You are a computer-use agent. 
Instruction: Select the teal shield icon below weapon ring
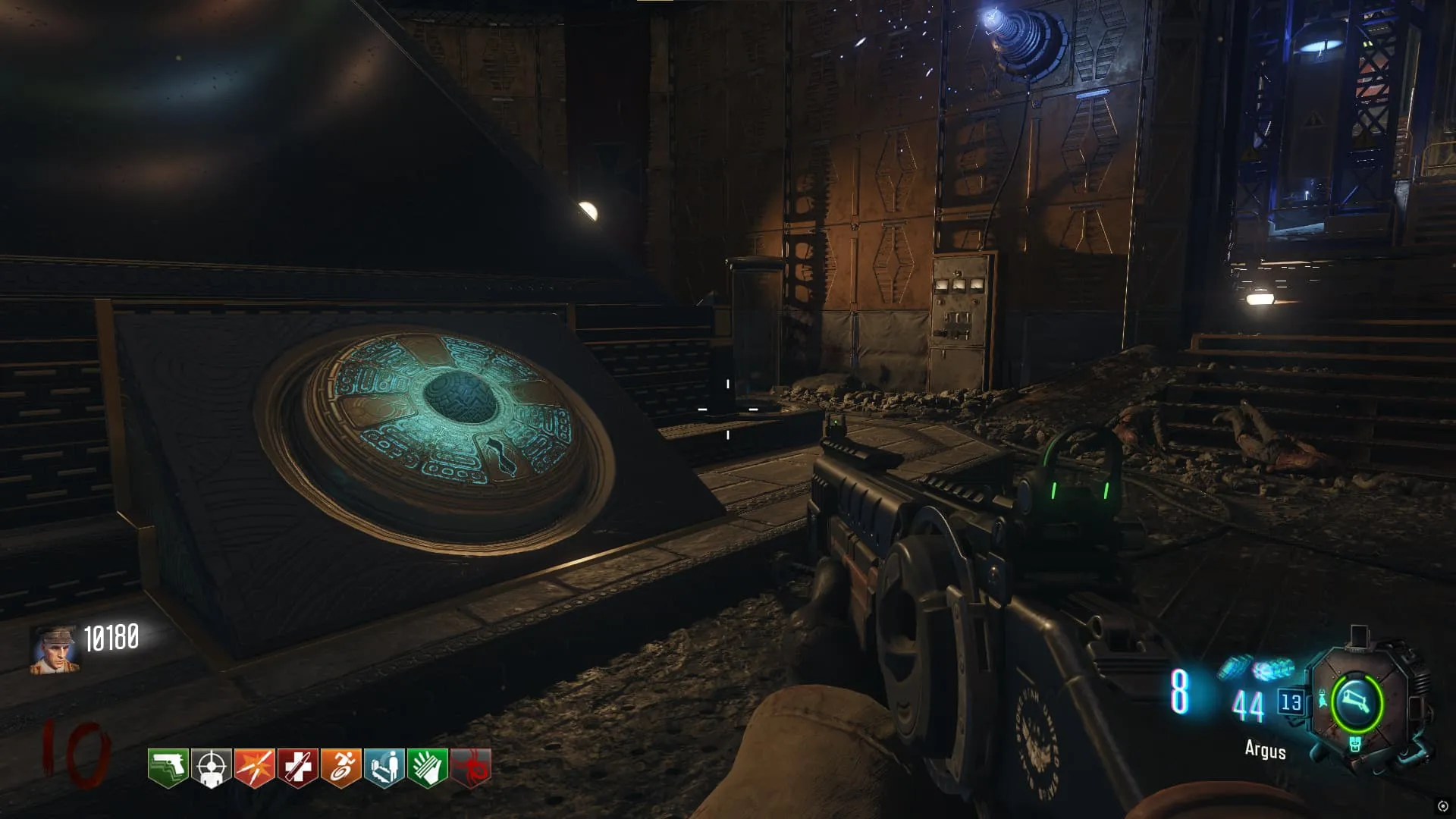[x=1355, y=745]
